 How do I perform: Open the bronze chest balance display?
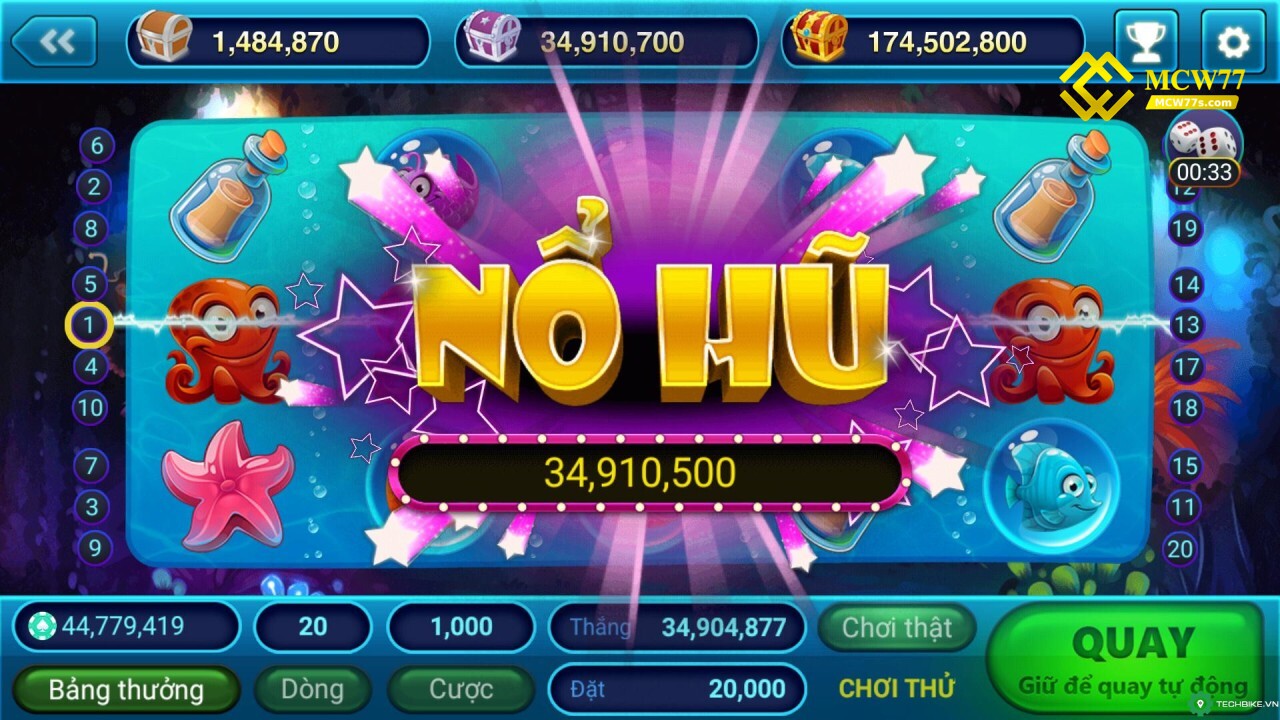pyautogui.click(x=275, y=40)
